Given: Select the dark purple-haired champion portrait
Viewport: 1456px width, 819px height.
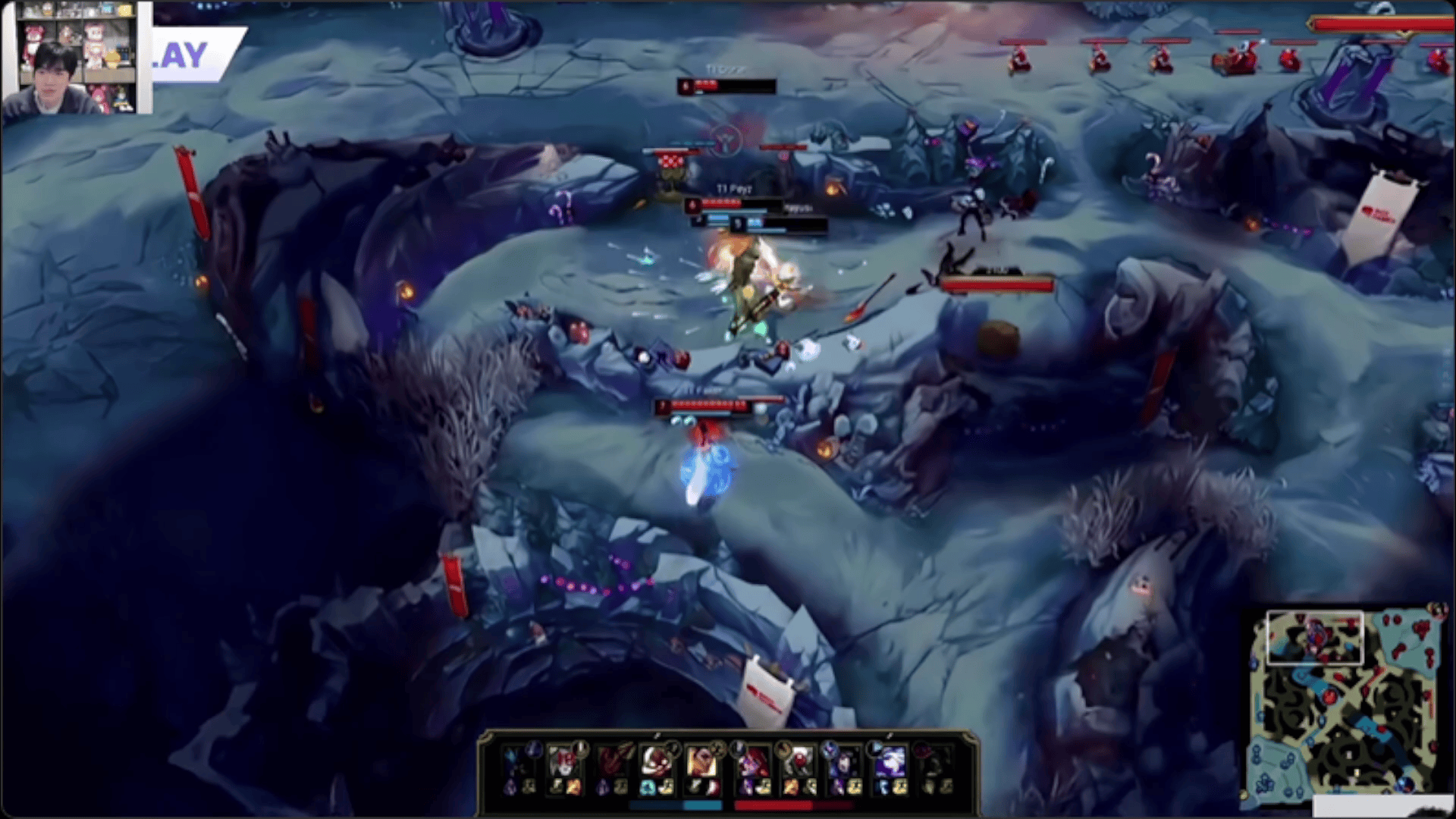Looking at the screenshot, I should 844,759.
